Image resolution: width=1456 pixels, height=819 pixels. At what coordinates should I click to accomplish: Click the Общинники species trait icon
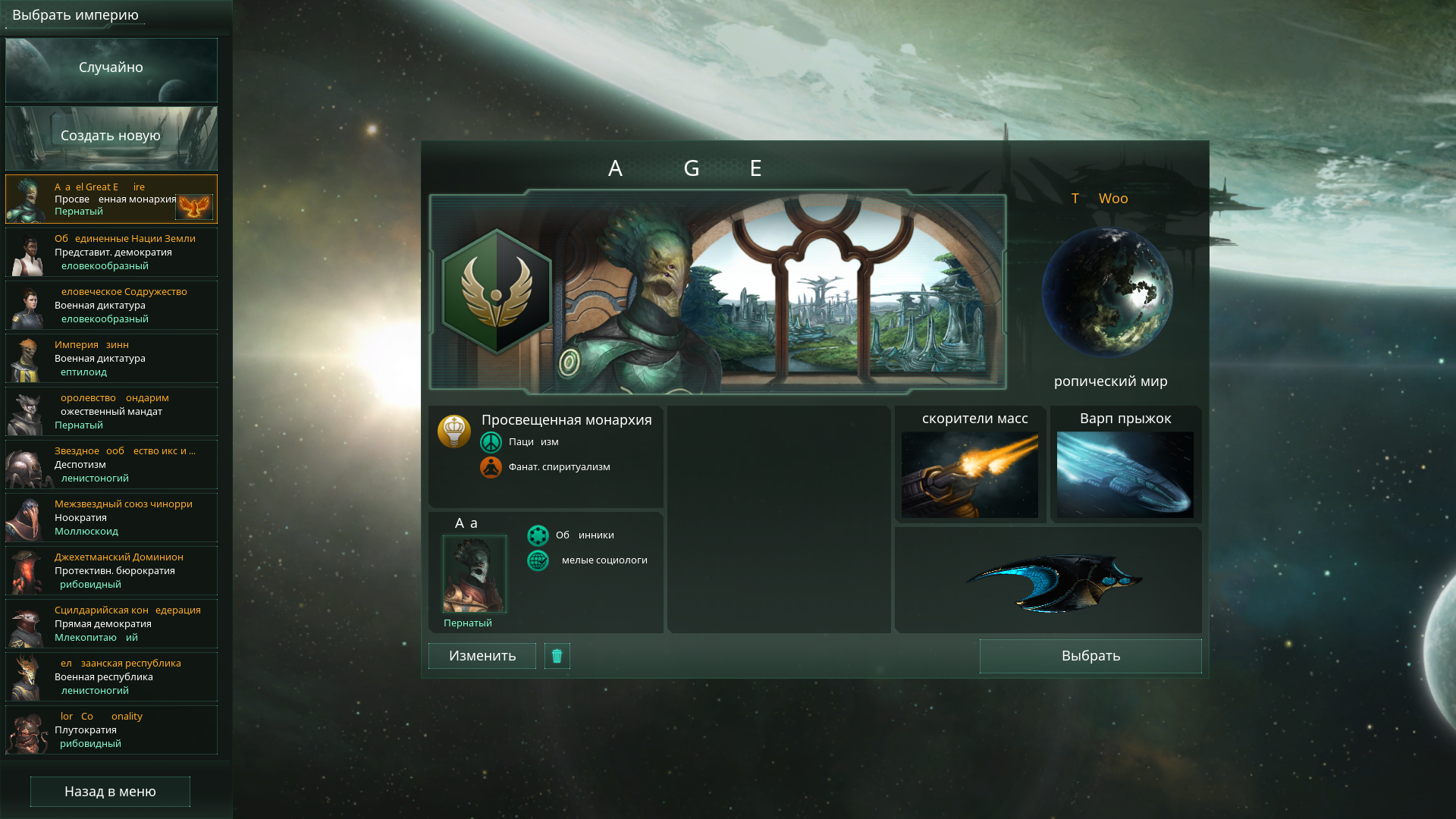pyautogui.click(x=538, y=535)
